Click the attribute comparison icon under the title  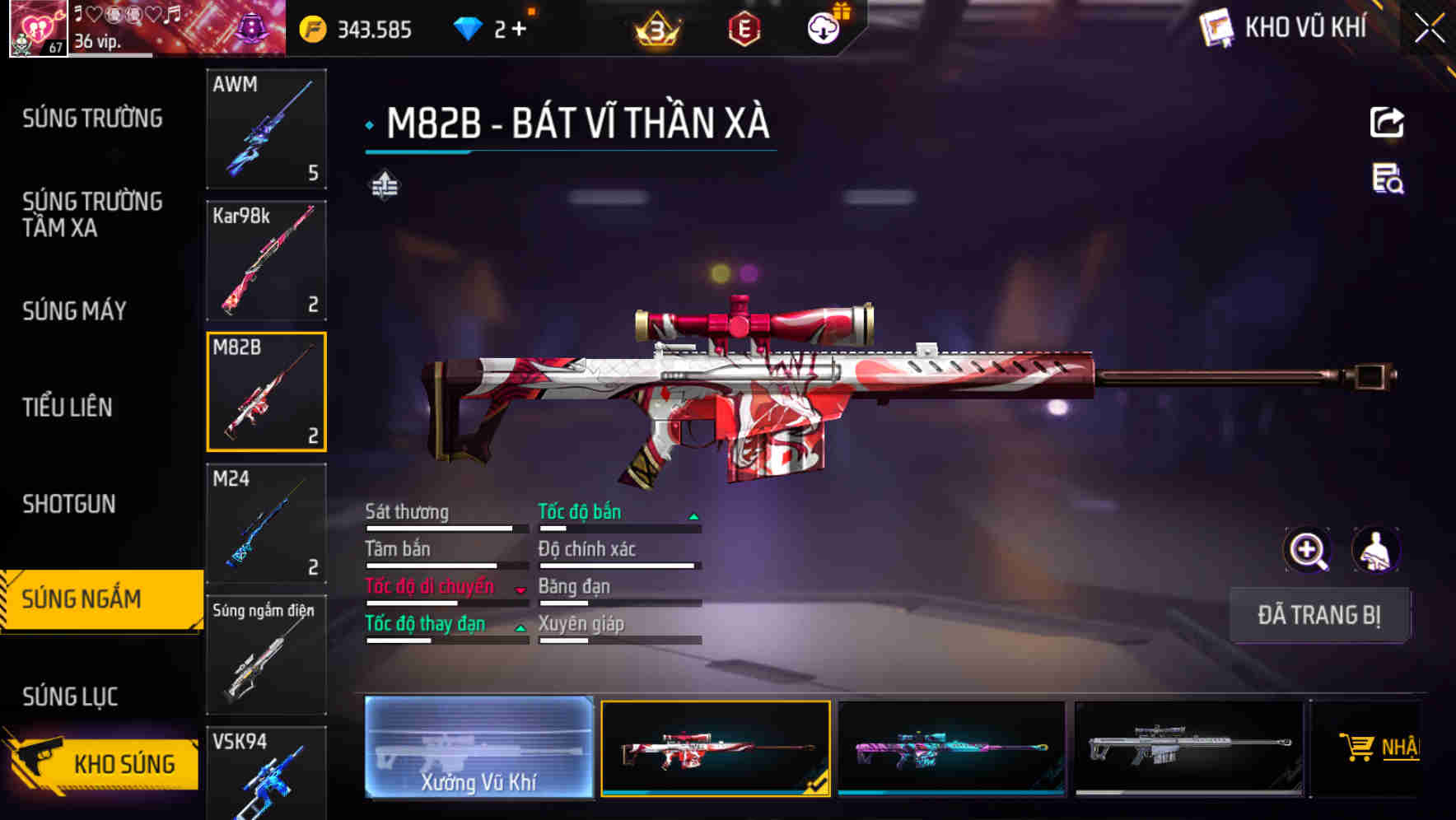point(383,186)
